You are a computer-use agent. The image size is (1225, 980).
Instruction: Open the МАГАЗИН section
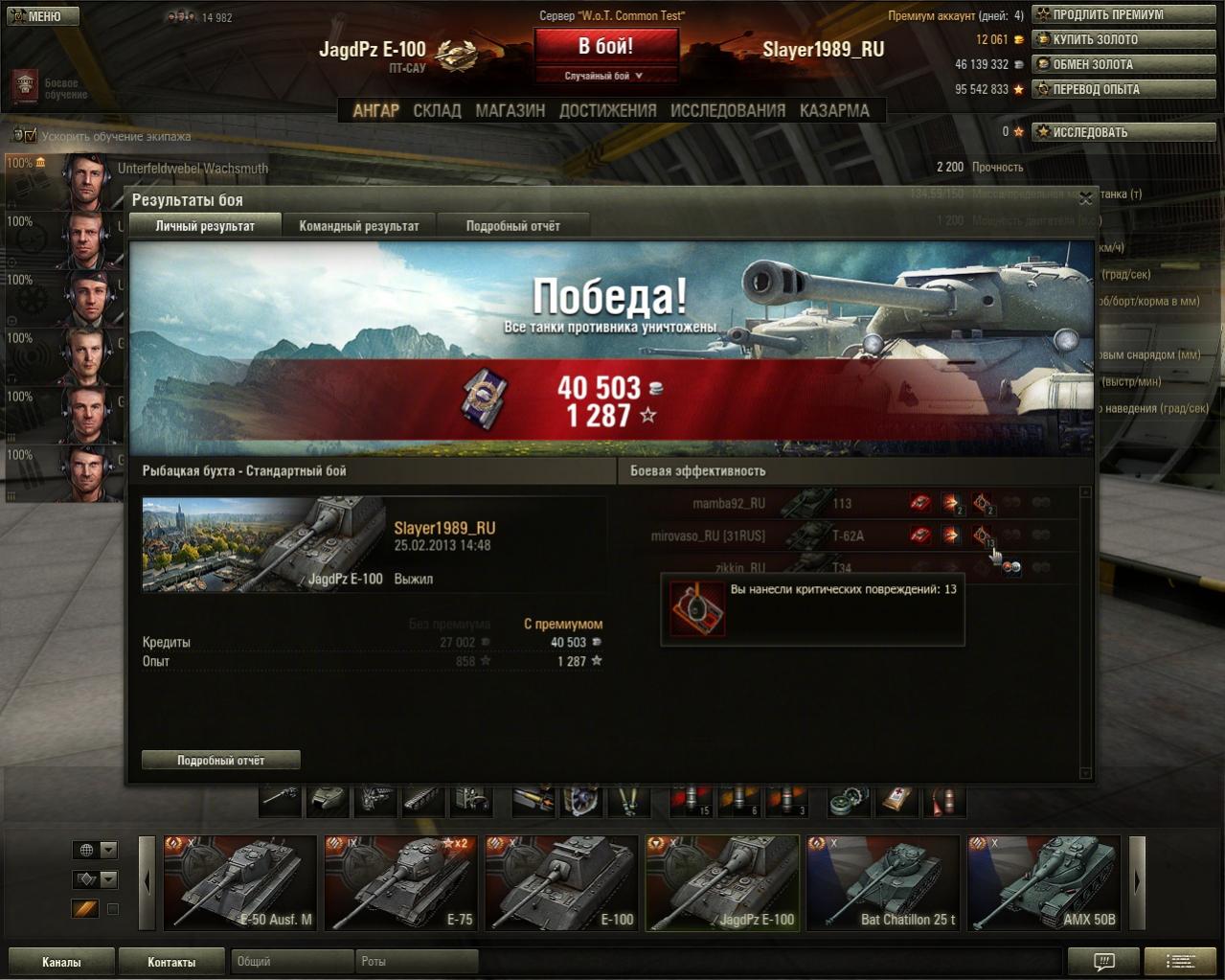pos(510,111)
